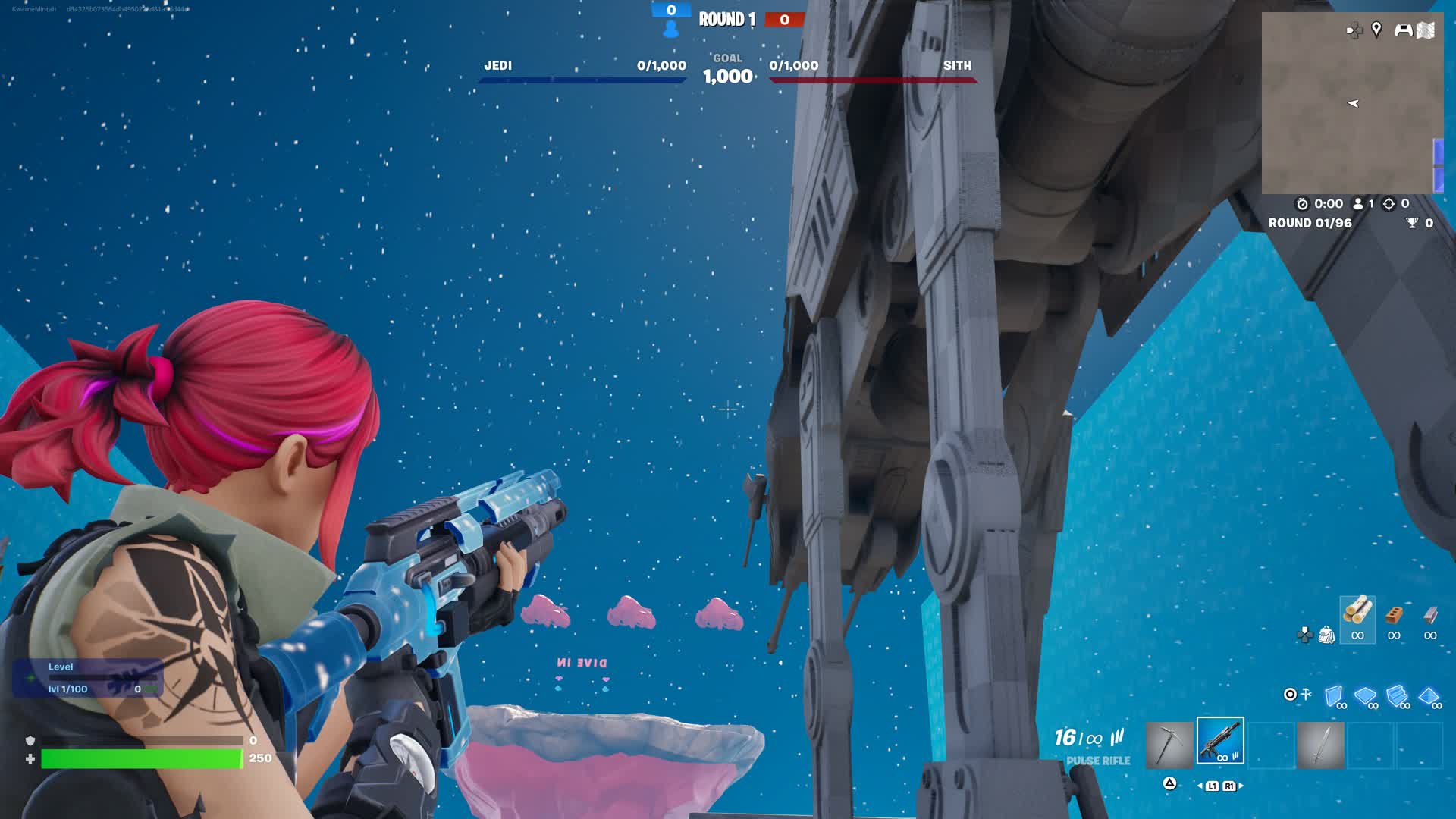1456x819 pixels.
Task: Select the pickaxe hotbar slot
Action: [x=1169, y=744]
